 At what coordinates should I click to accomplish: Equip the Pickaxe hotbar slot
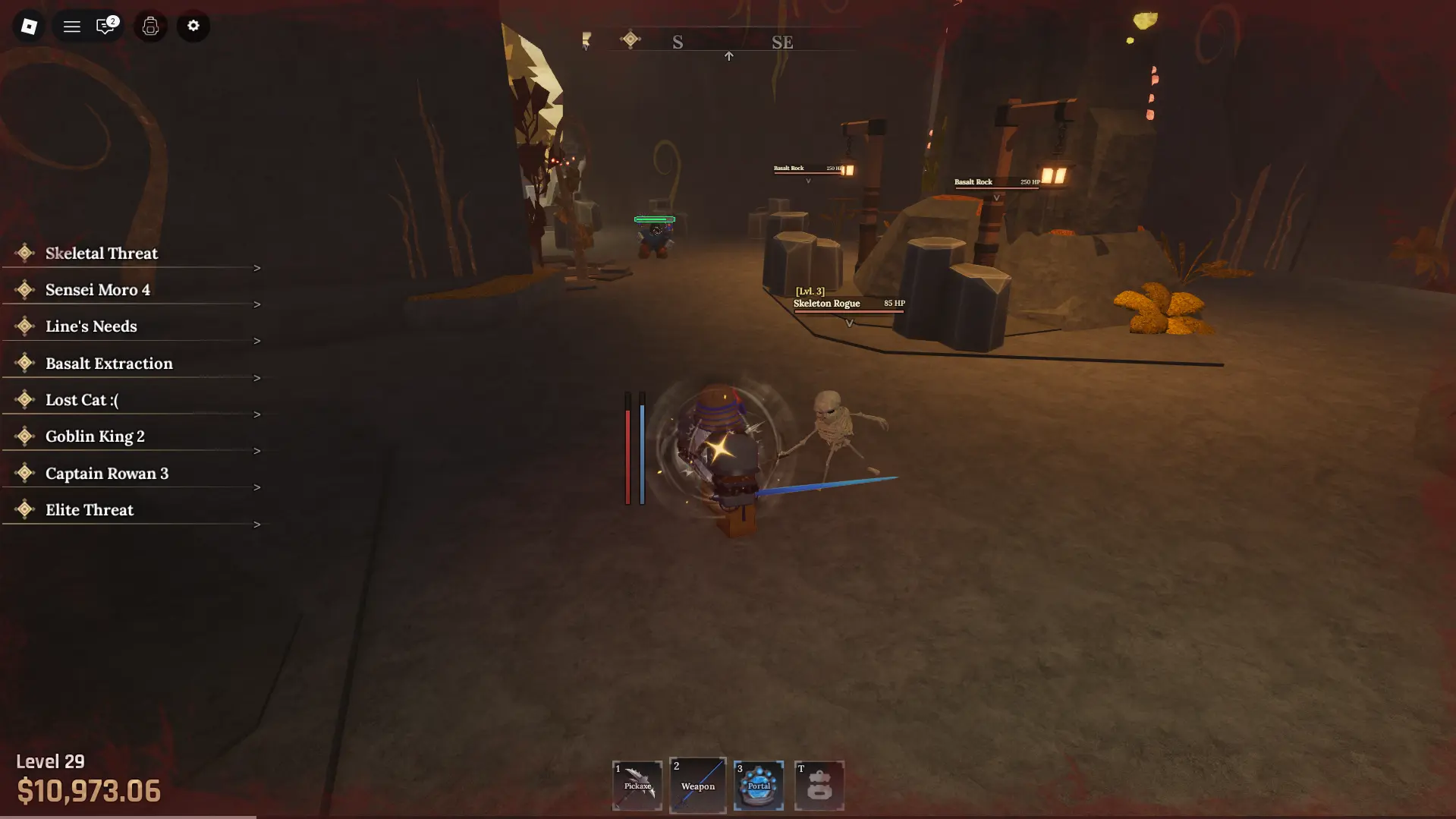[x=637, y=786]
